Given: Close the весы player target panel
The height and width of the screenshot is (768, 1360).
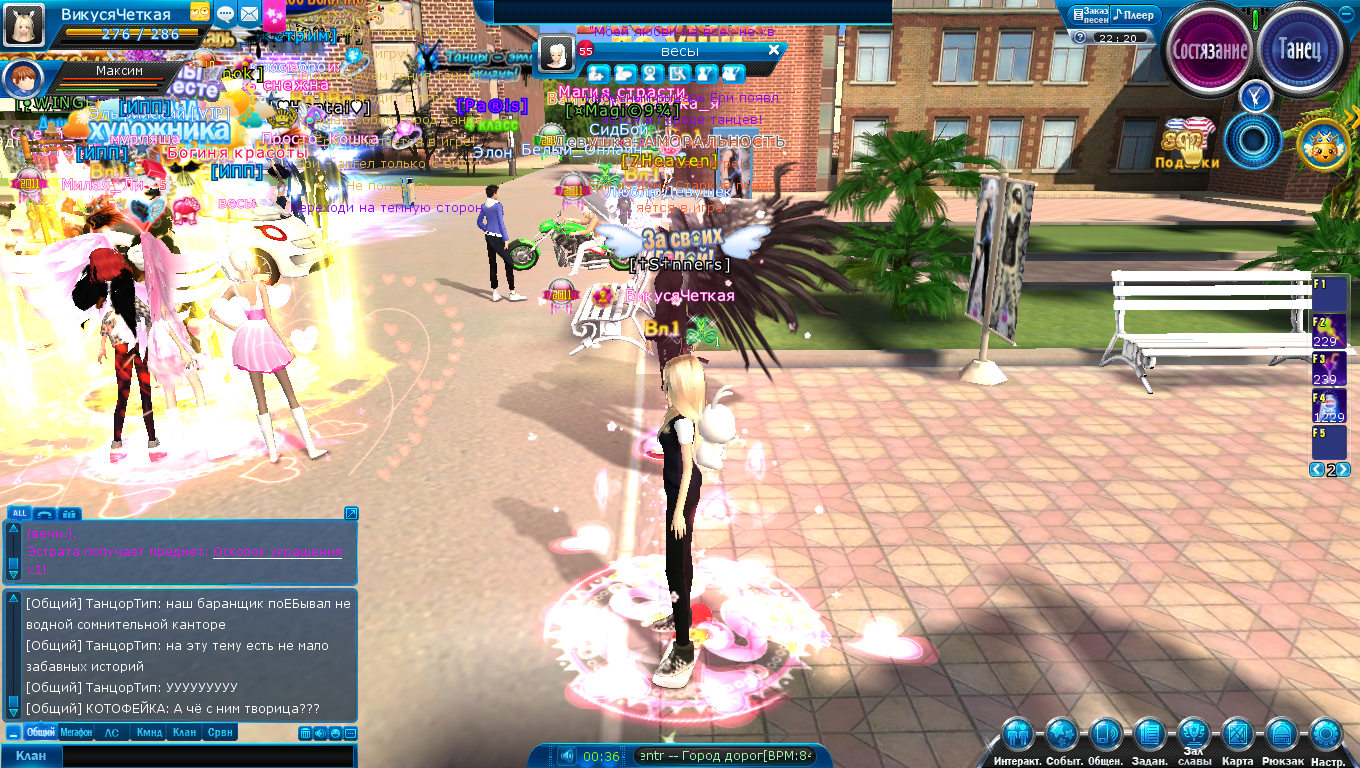Looking at the screenshot, I should (773, 50).
